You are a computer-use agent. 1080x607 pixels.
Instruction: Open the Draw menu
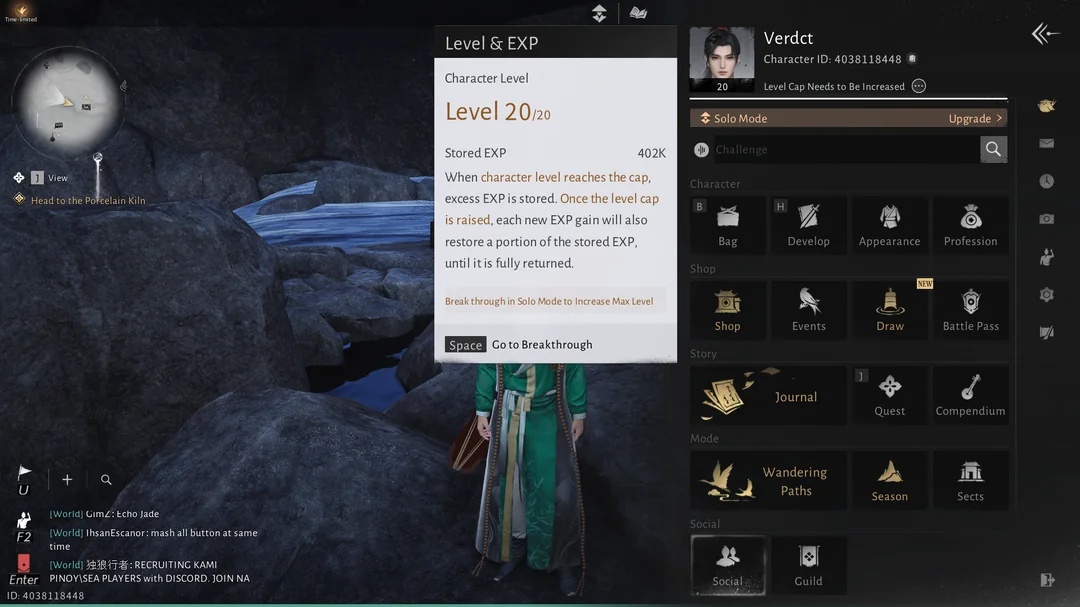(x=889, y=309)
